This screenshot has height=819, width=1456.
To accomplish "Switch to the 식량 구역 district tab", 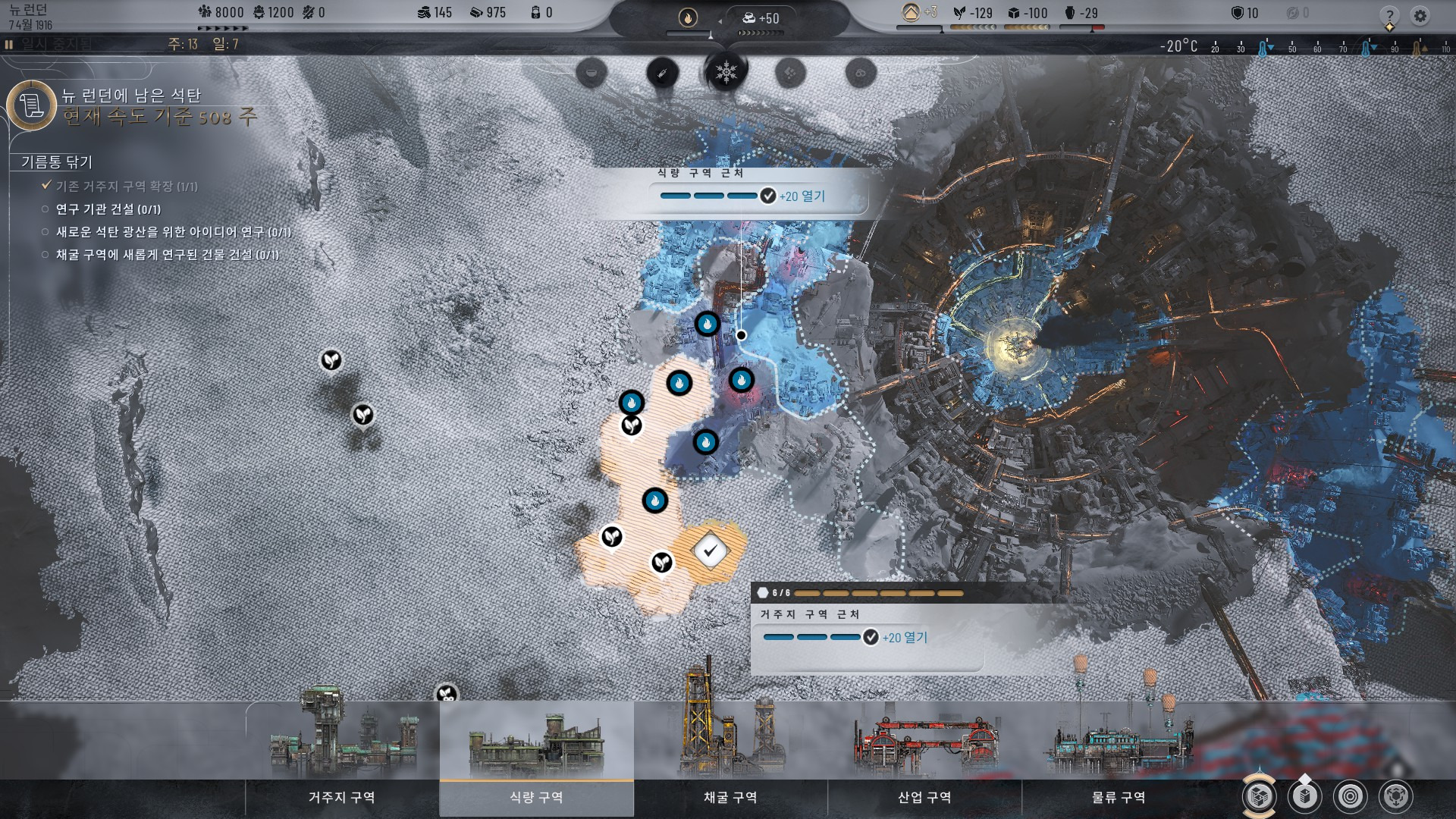I will pyautogui.click(x=536, y=797).
